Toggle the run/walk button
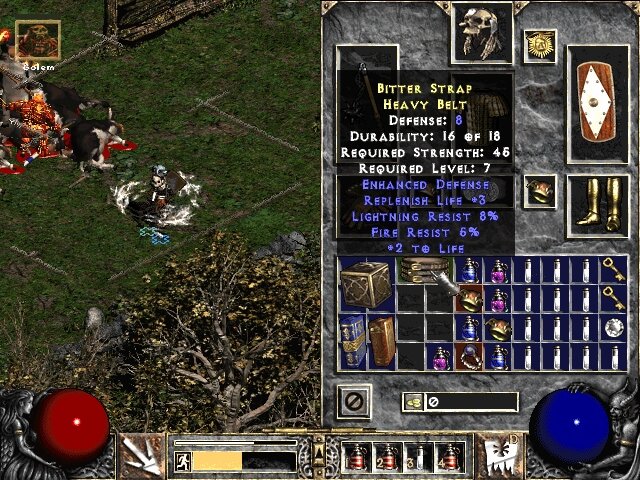This screenshot has height=480, width=640. (x=184, y=461)
